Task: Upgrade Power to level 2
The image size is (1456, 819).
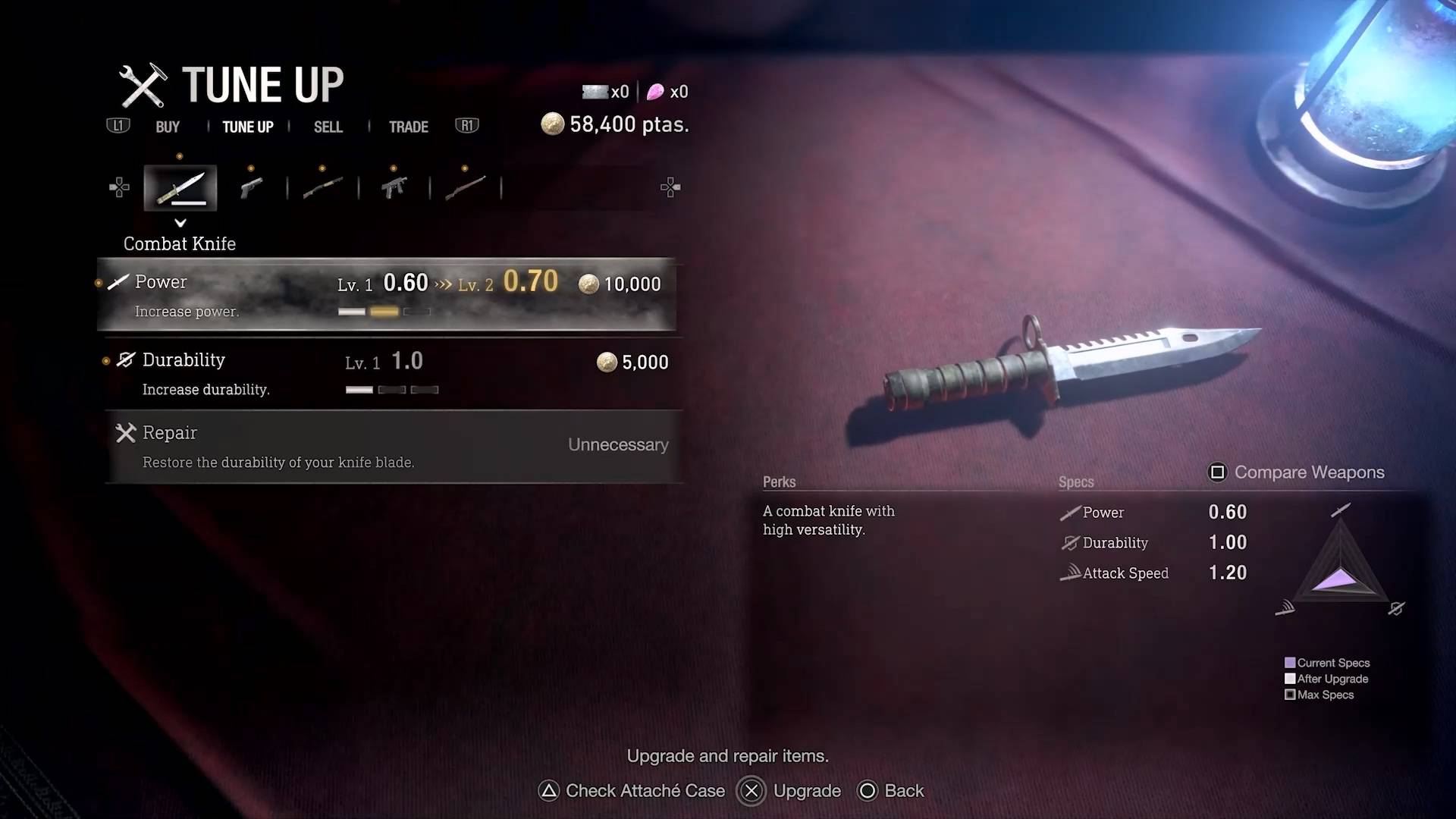Action: click(x=387, y=294)
